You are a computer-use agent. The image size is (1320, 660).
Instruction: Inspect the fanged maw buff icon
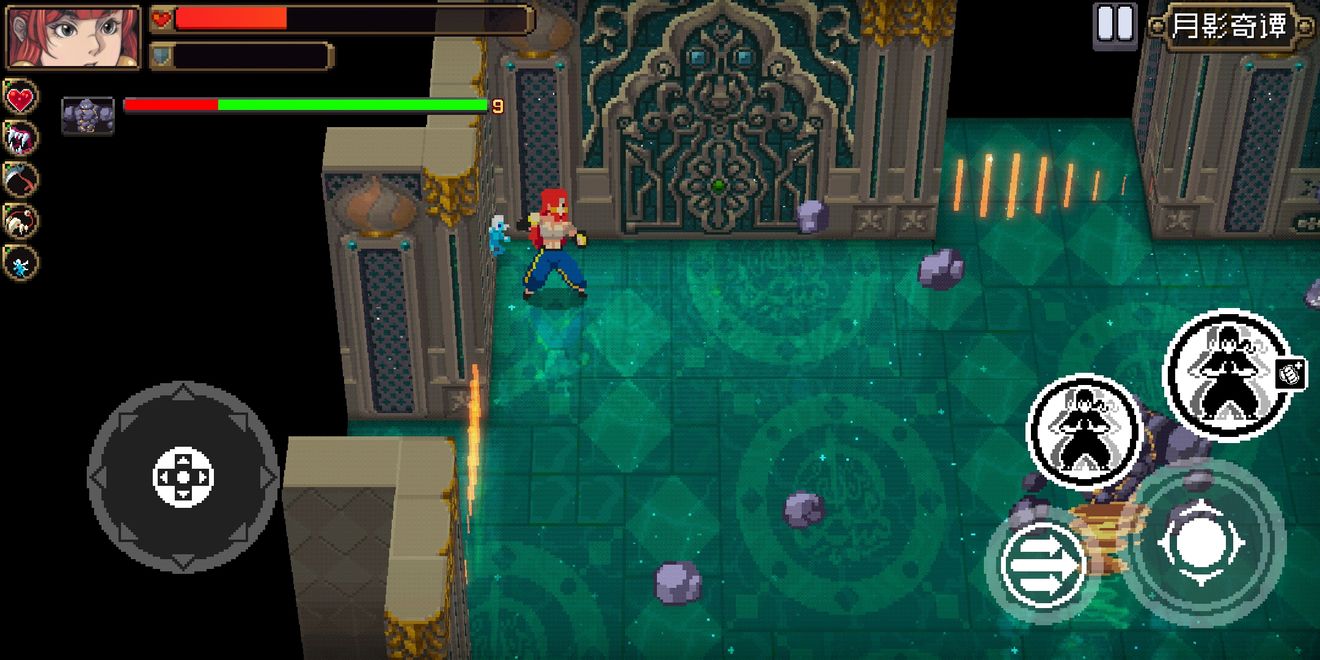point(21,139)
